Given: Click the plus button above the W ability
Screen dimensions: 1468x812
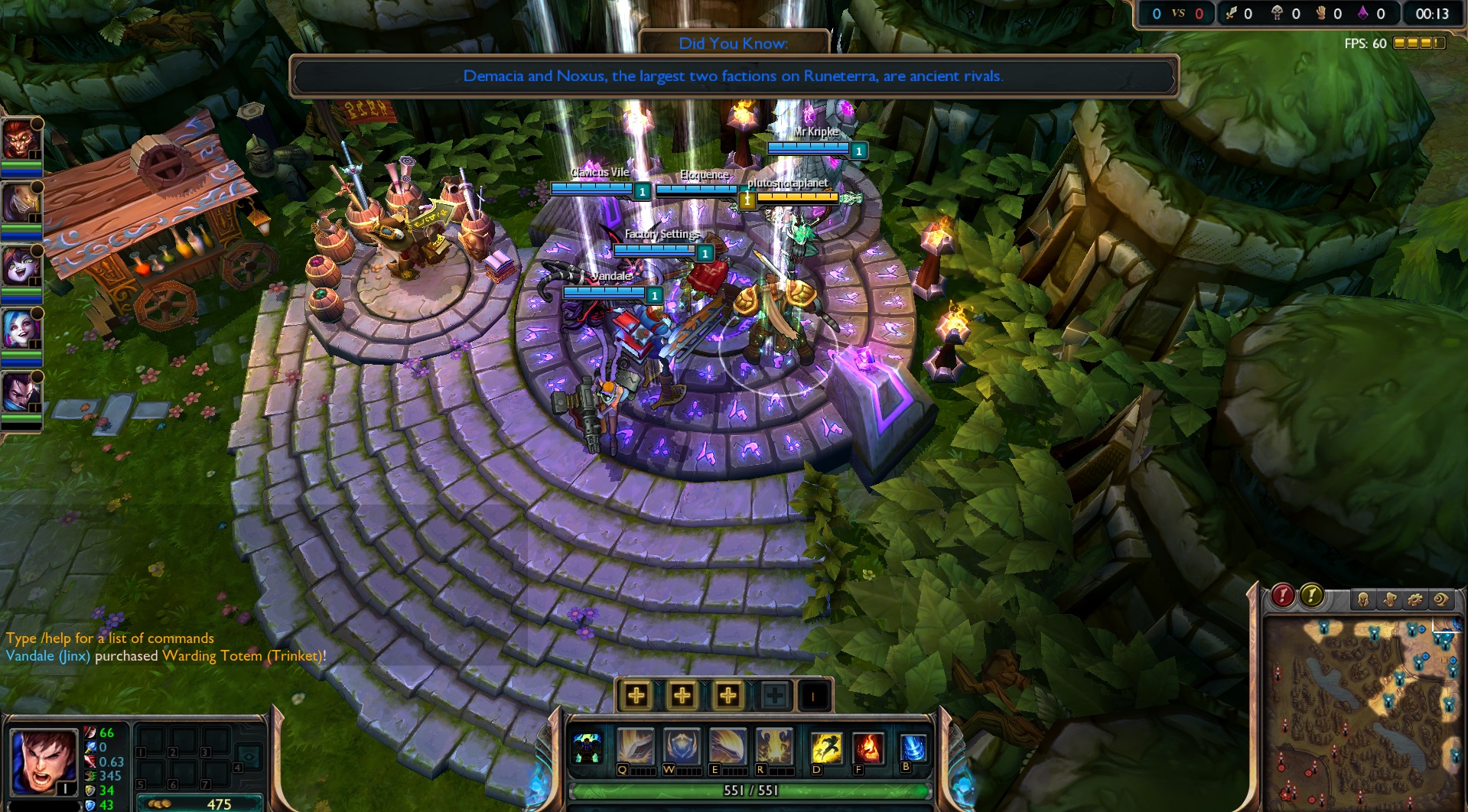Looking at the screenshot, I should [682, 695].
